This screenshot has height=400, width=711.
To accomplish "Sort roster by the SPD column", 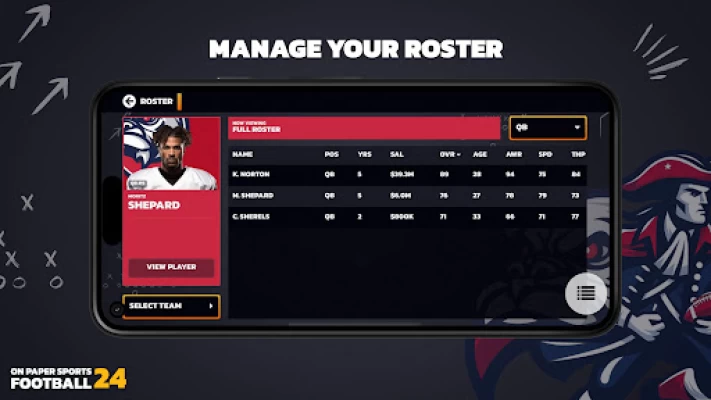I will (x=545, y=155).
